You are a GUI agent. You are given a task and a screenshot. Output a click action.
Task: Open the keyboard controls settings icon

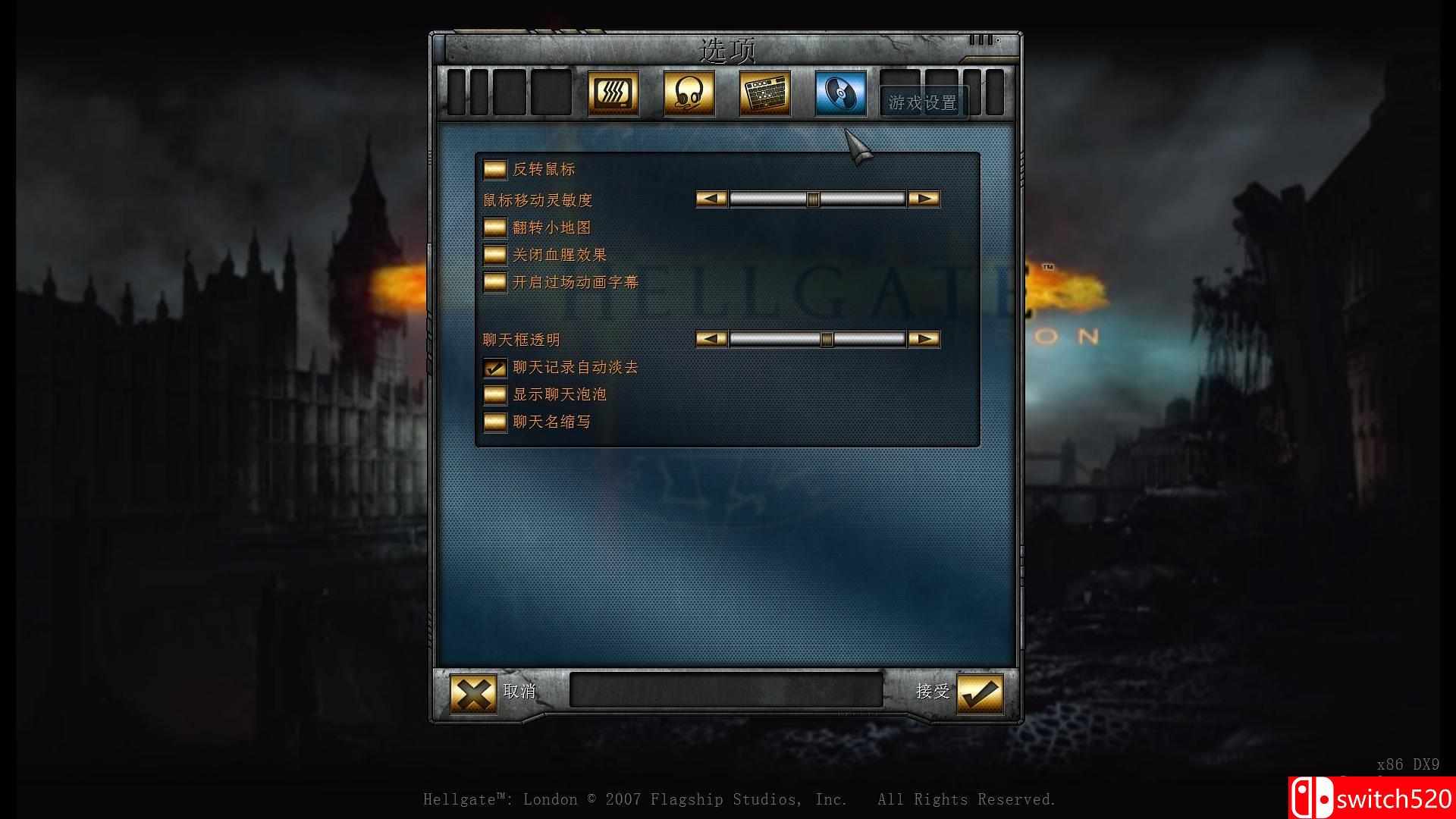pos(764,93)
